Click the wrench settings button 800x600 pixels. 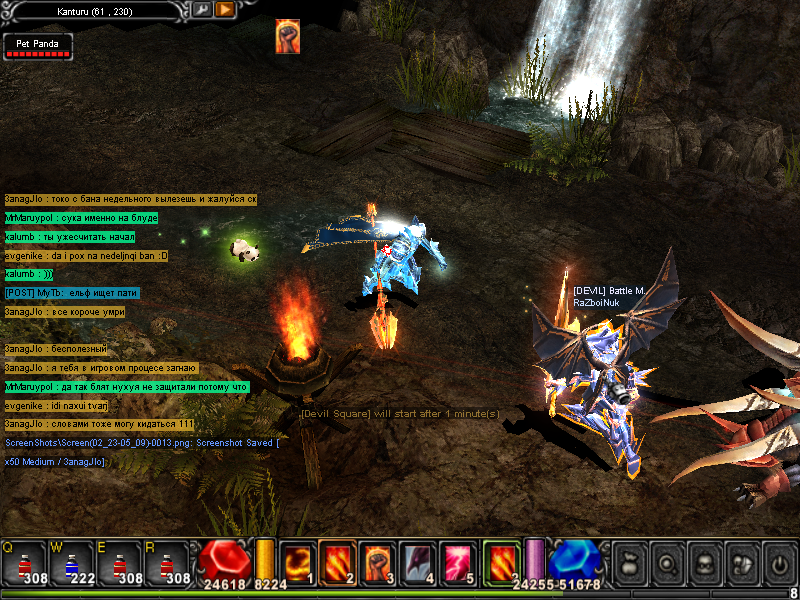(x=202, y=9)
